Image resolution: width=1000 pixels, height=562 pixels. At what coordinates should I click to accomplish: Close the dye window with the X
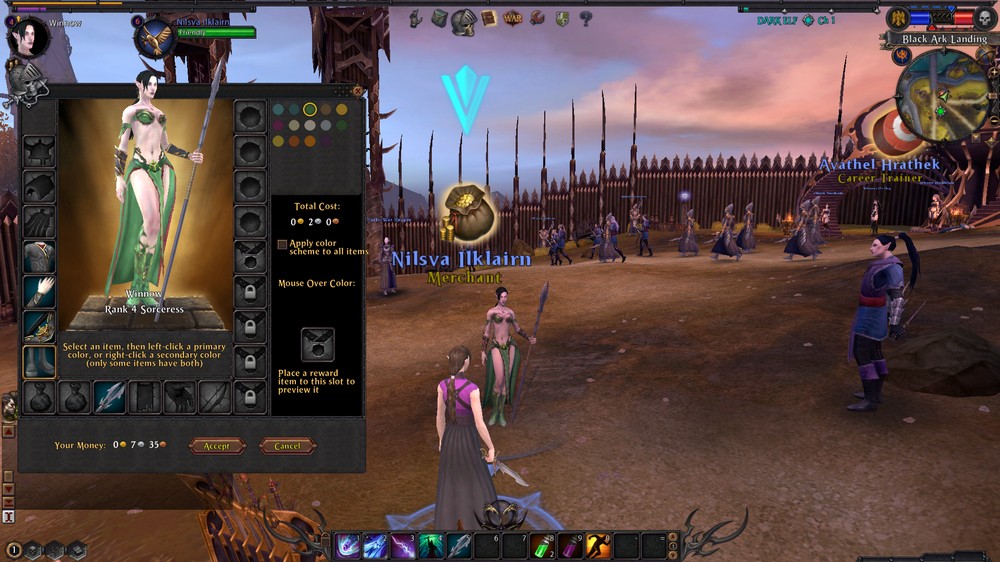pyautogui.click(x=358, y=91)
